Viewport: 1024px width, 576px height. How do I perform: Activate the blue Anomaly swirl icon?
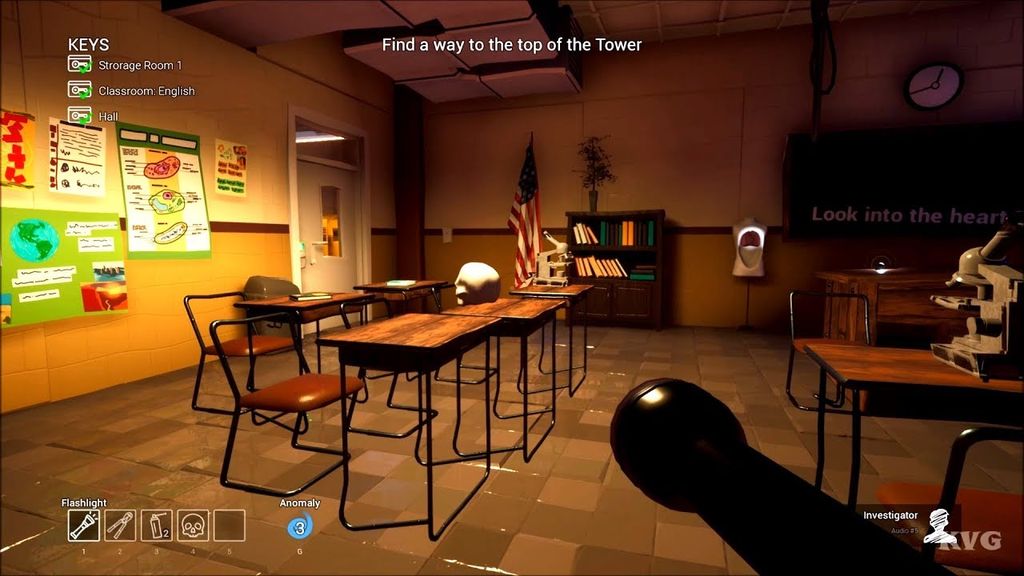[x=299, y=527]
